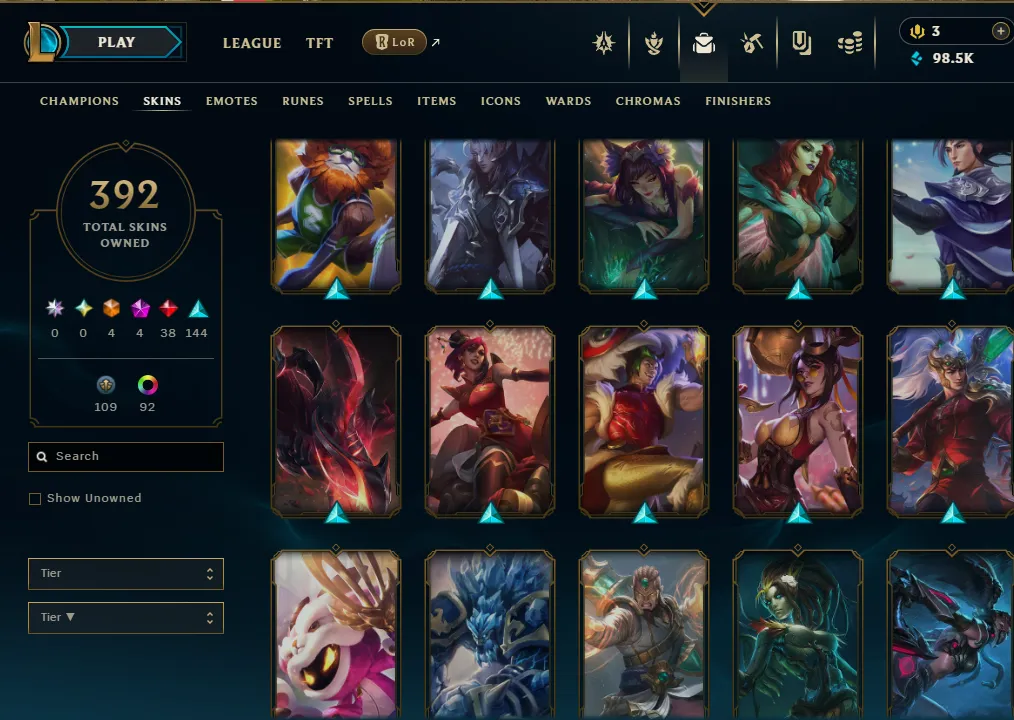Toggle the Show Unowned checkbox
The width and height of the screenshot is (1014, 720).
(35, 499)
